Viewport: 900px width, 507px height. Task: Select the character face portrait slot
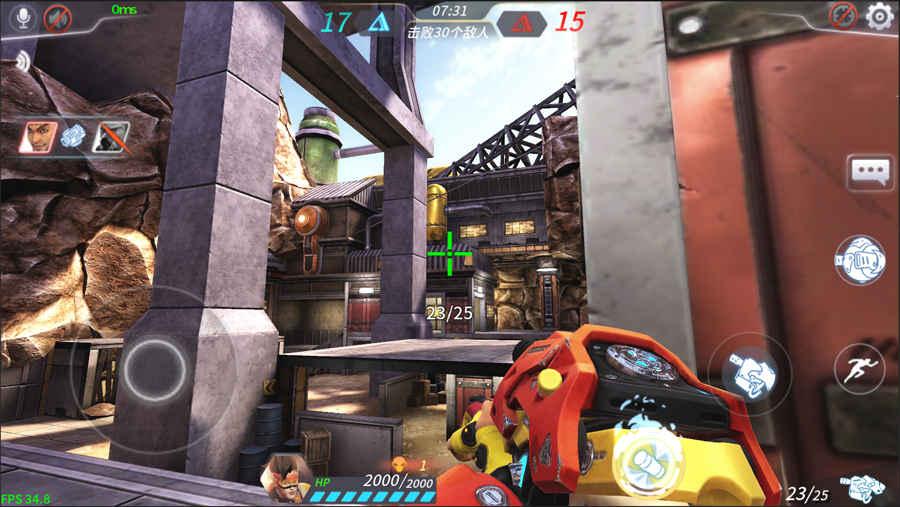[x=39, y=136]
